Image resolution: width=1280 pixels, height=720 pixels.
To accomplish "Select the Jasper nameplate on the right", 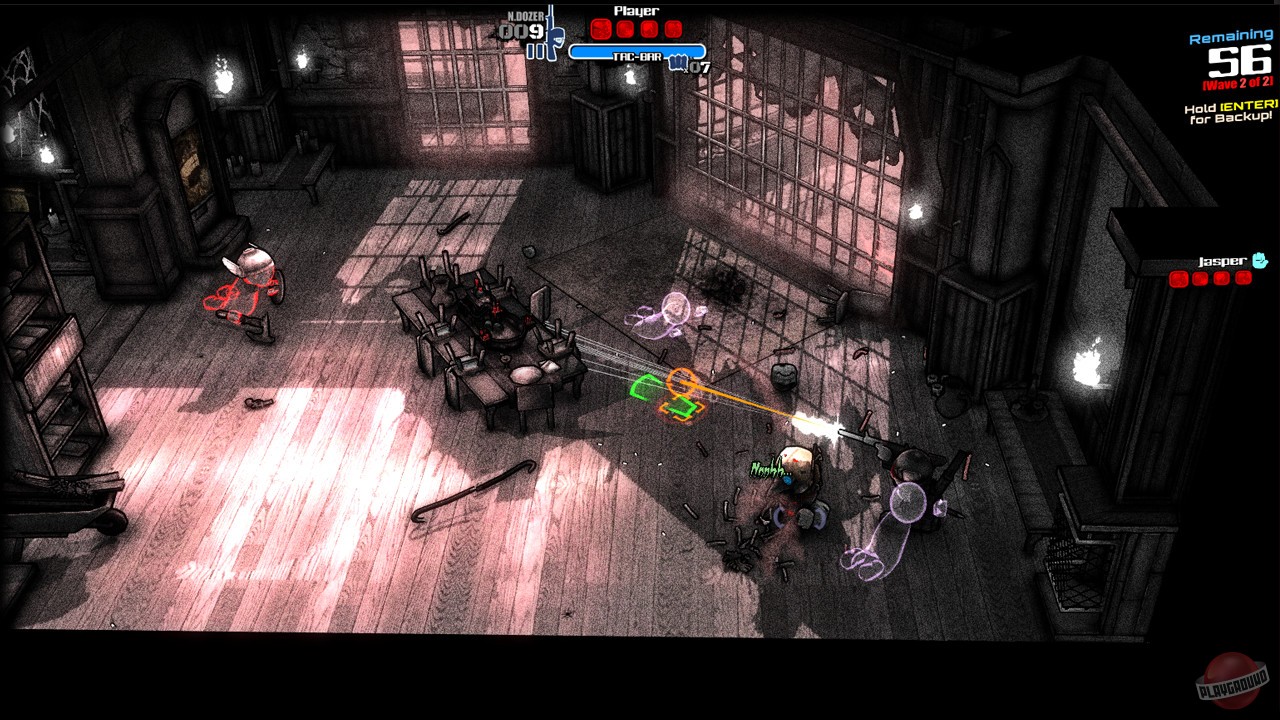I will pyautogui.click(x=1222, y=262).
